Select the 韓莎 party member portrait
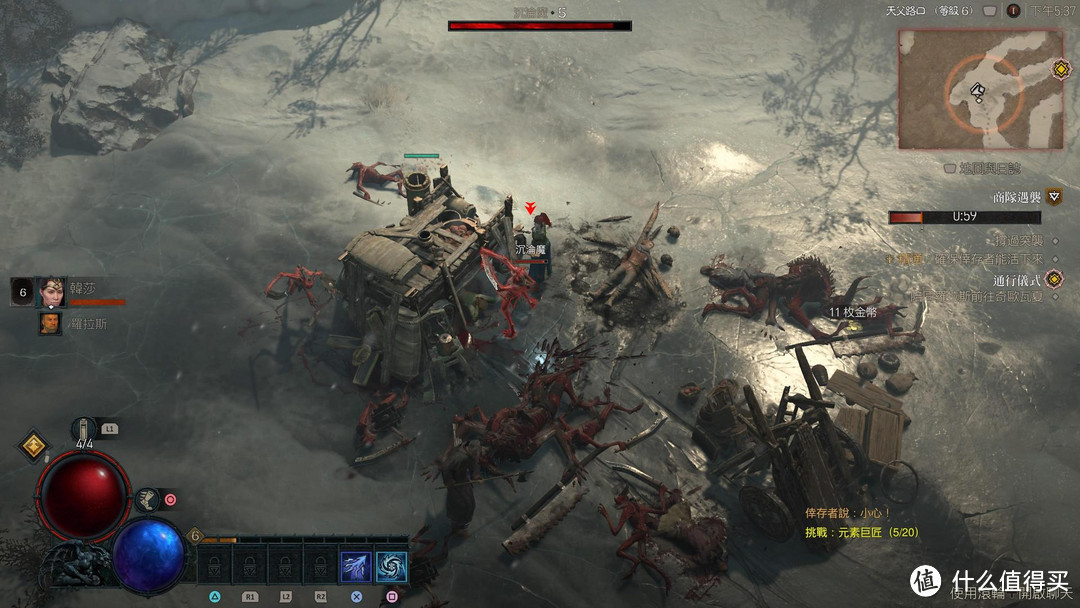The height and width of the screenshot is (608, 1080). pos(50,292)
